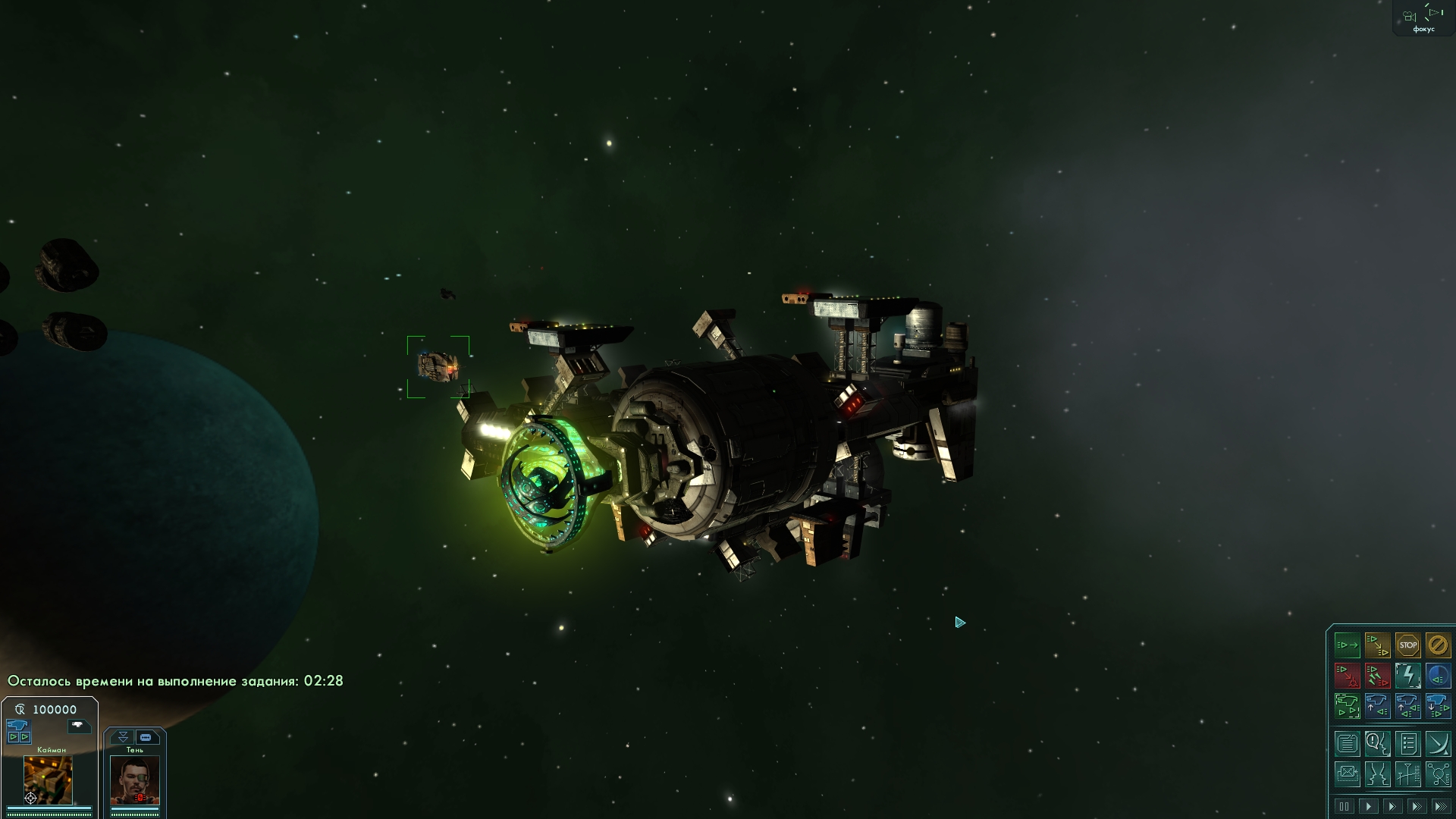Toggle the фокус camera focus button
This screenshot has width=1456, height=819.
click(x=1423, y=18)
